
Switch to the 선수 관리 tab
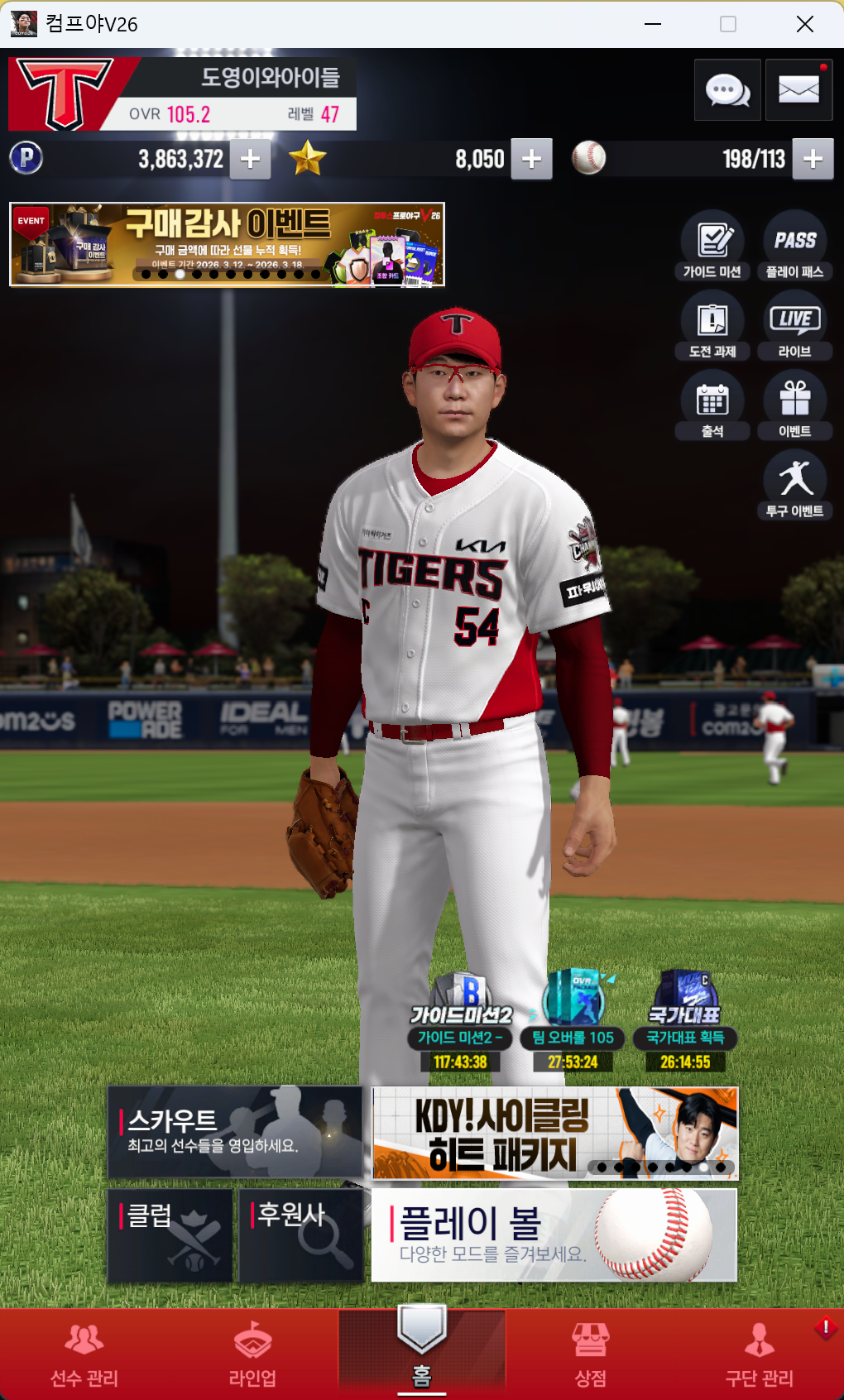(x=84, y=1355)
